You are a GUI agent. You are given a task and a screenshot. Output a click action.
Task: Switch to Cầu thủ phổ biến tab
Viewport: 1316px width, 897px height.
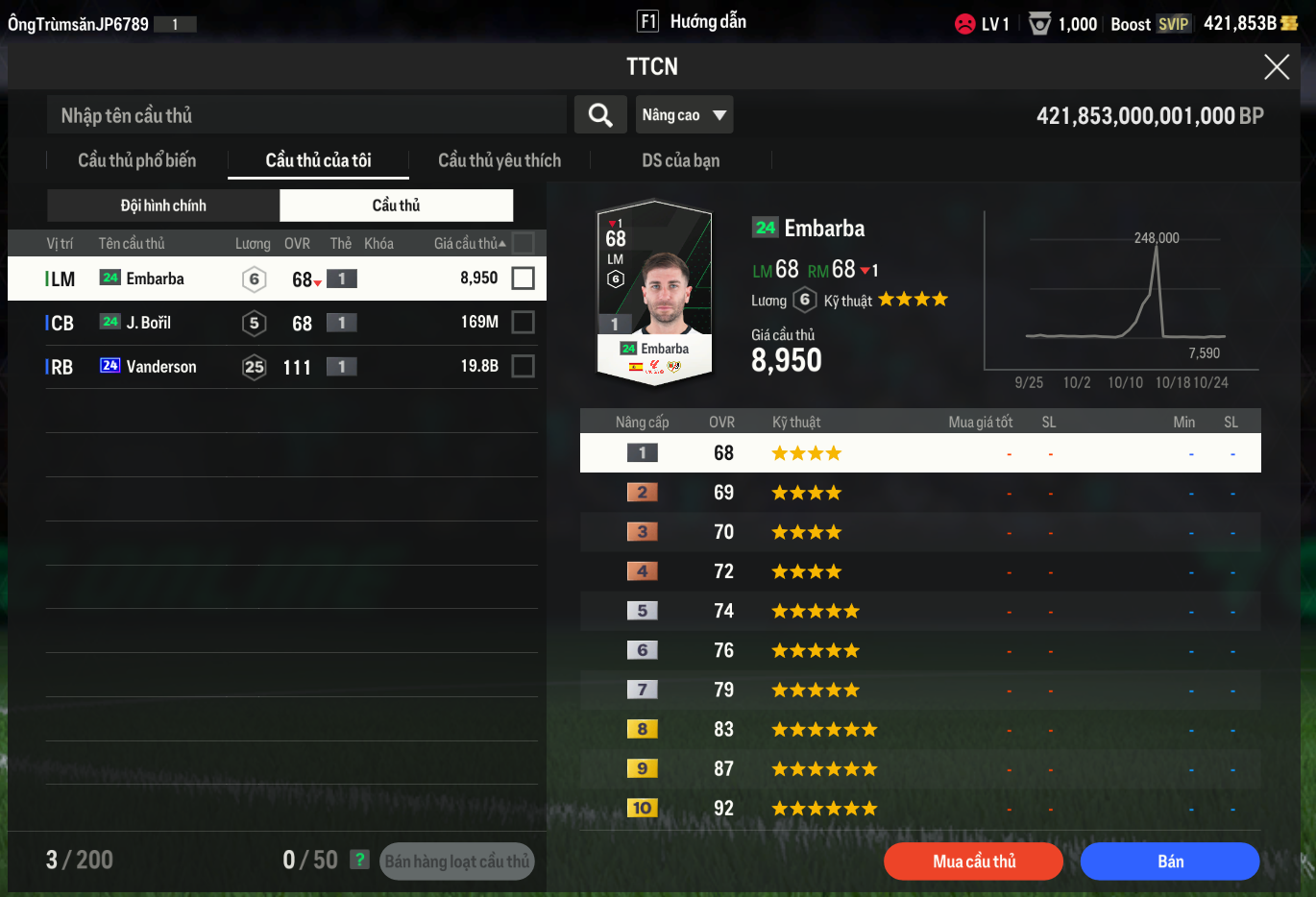[x=136, y=160]
